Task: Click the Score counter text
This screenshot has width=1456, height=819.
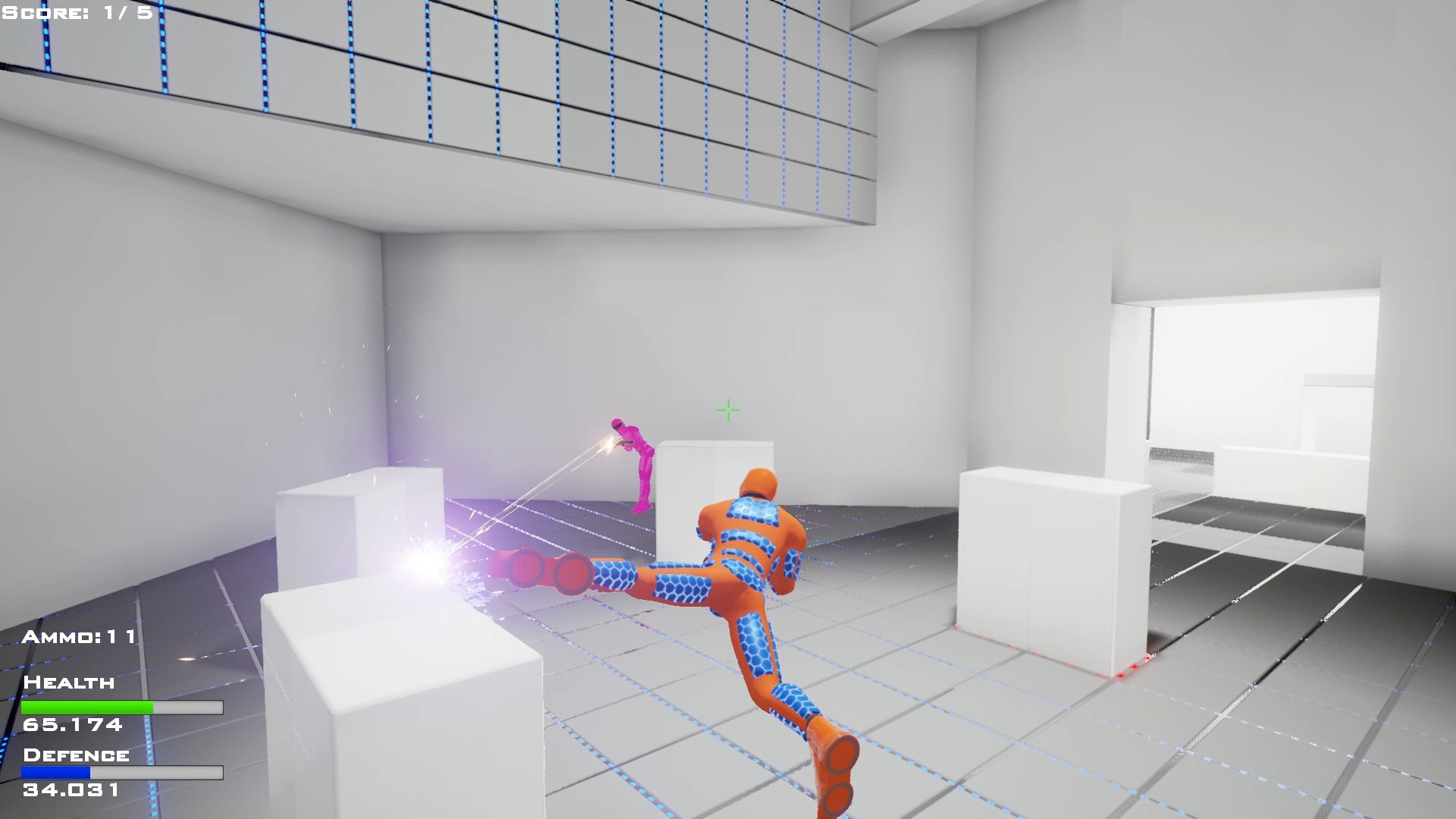Action: (x=72, y=11)
